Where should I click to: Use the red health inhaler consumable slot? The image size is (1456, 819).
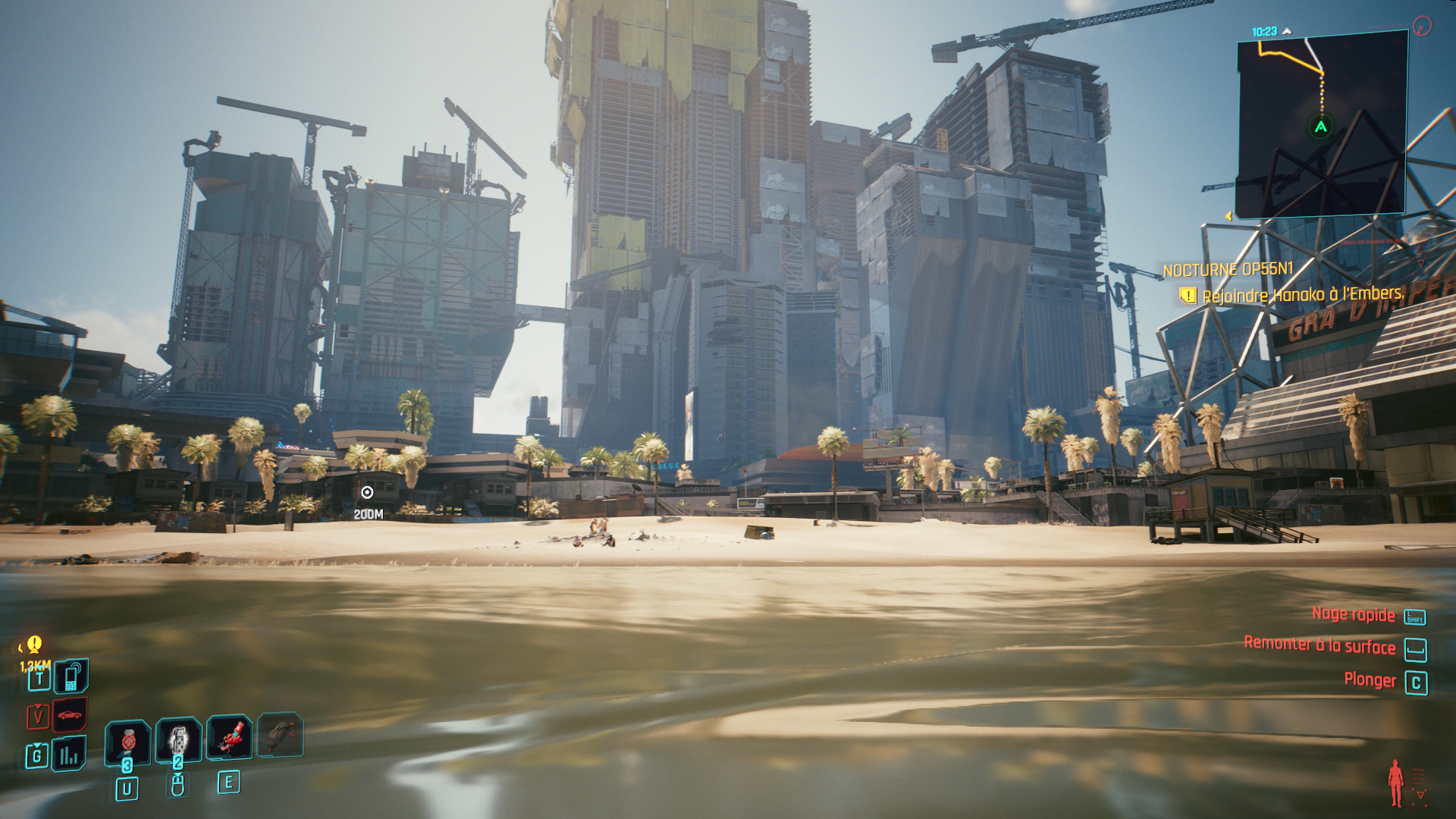click(128, 739)
